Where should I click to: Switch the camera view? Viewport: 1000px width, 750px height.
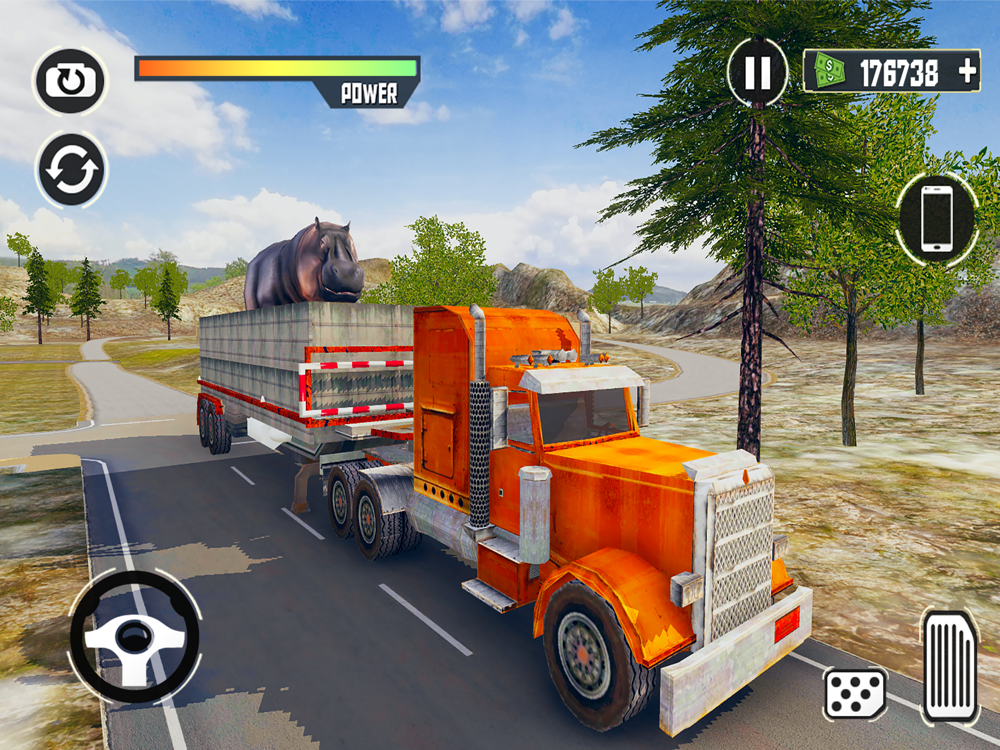click(x=71, y=80)
